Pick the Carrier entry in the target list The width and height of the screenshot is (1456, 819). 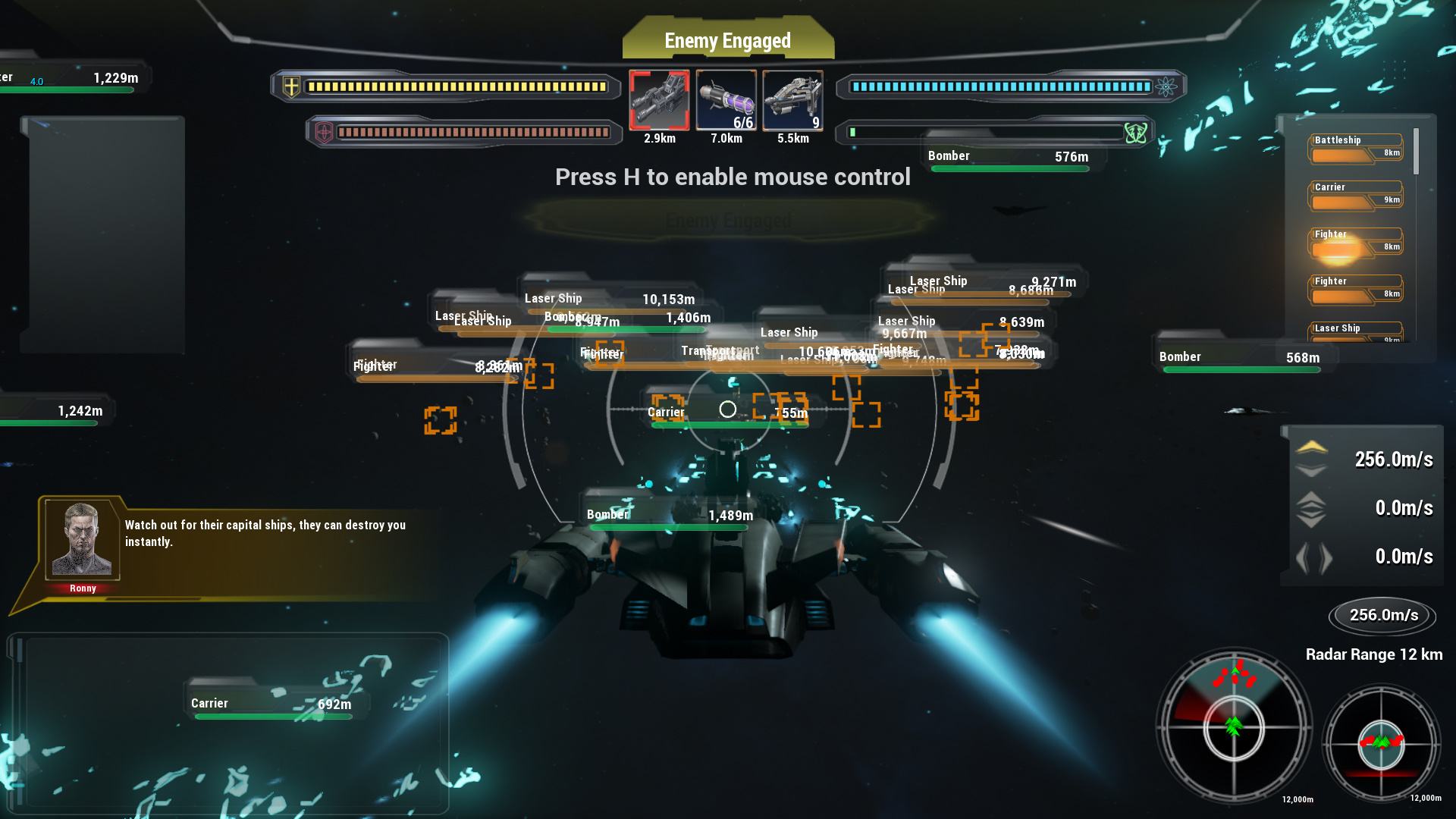tap(1356, 196)
